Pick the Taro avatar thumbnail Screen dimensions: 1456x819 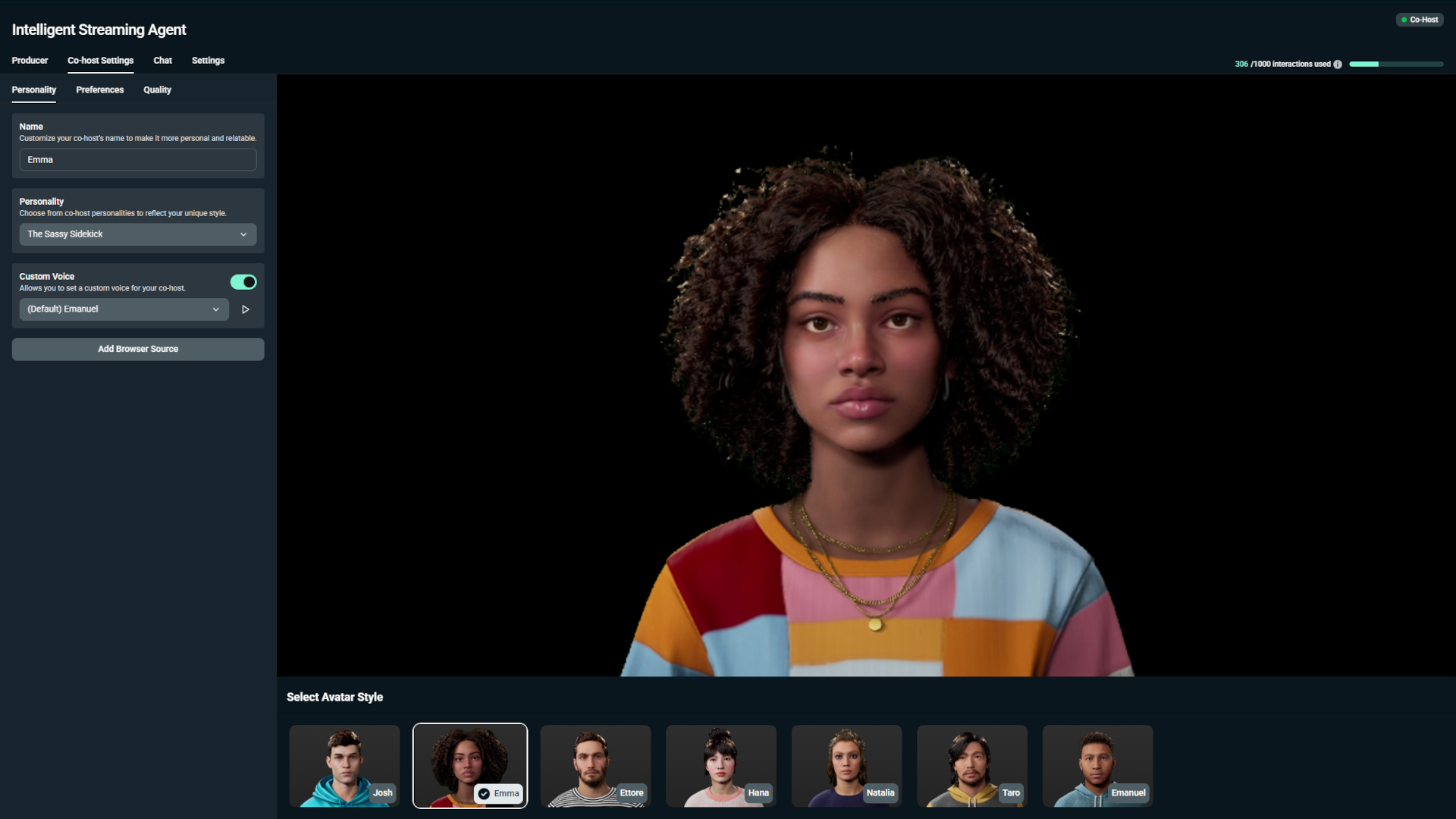[x=971, y=766]
